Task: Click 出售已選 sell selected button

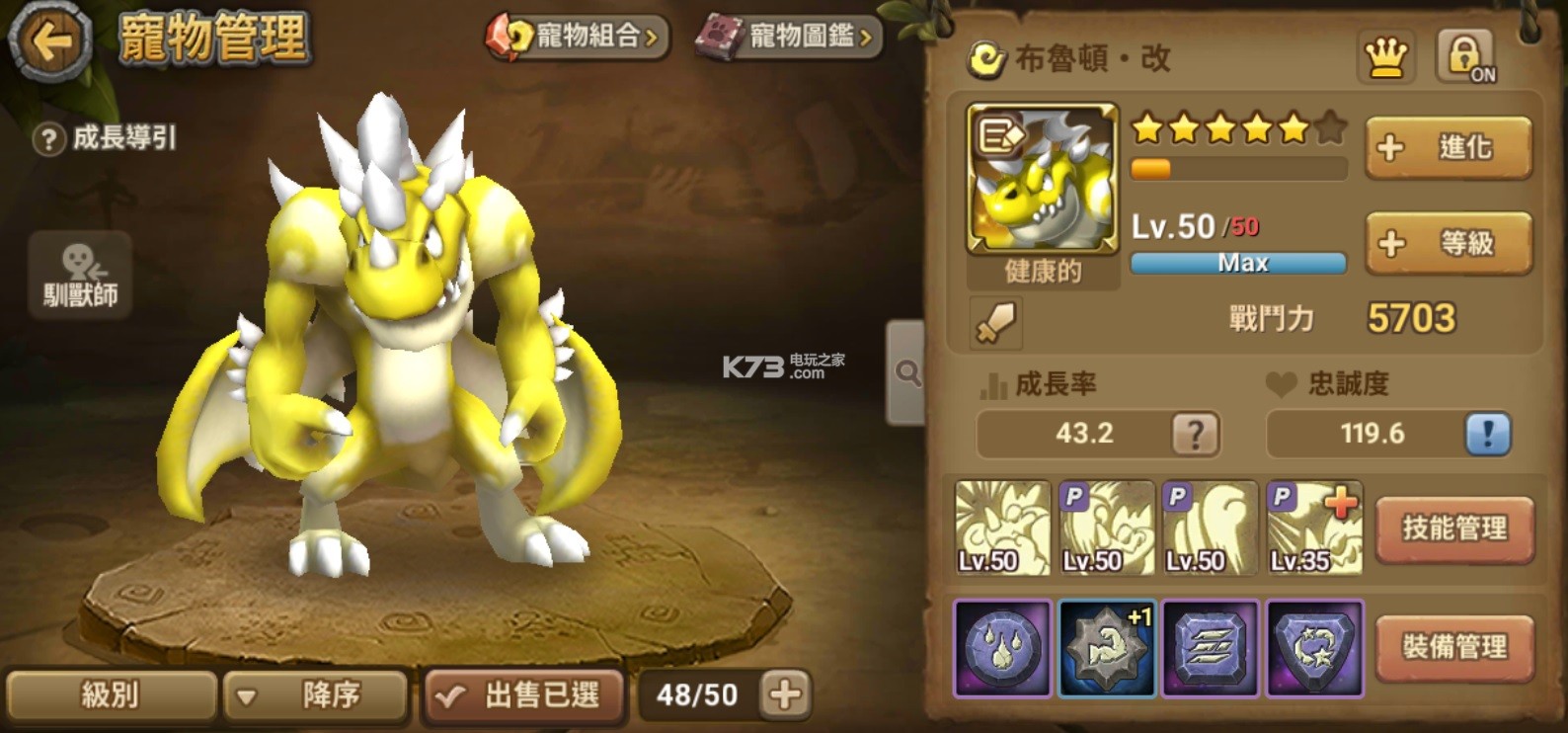Action: pos(524,695)
